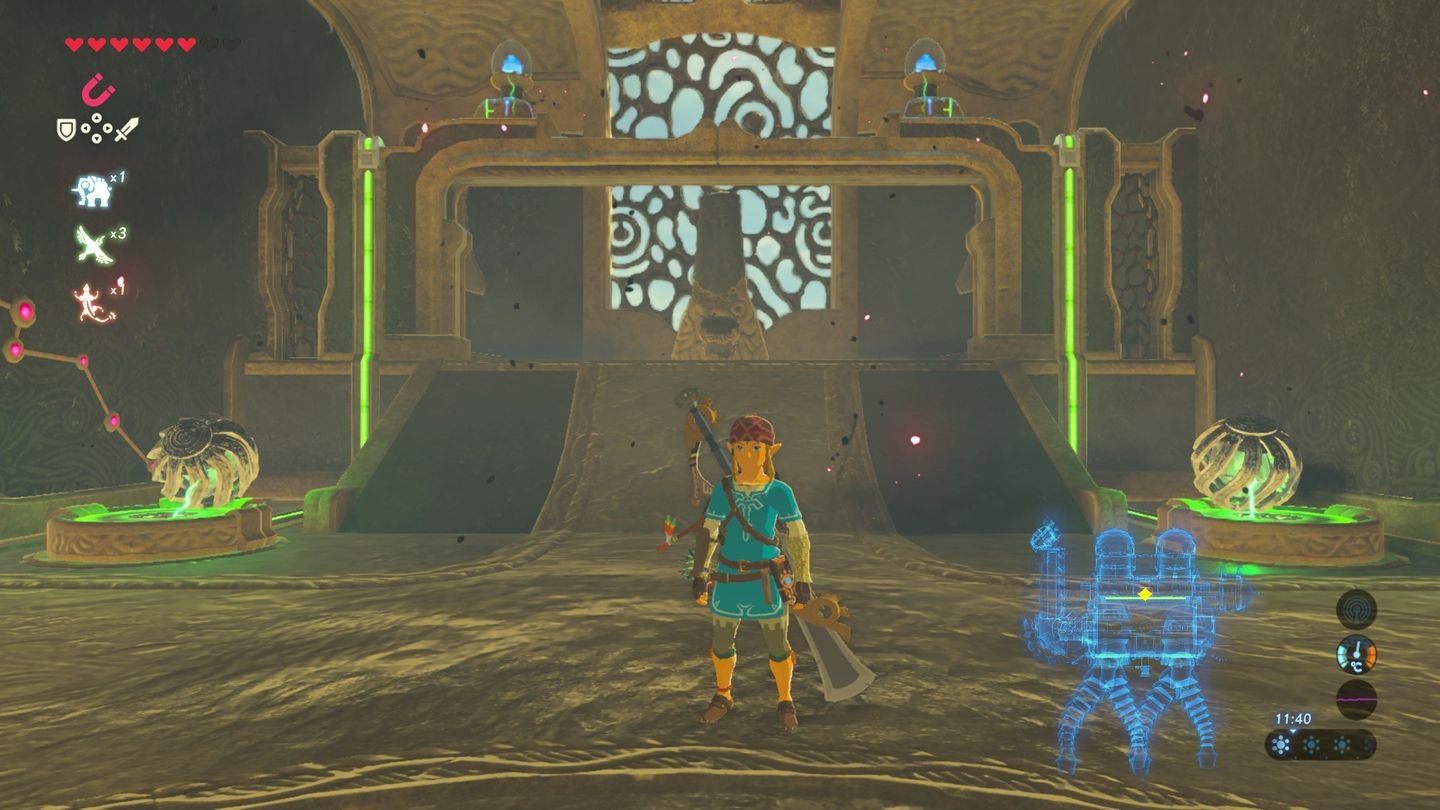Click the temperature gauge showing °C
This screenshot has height=810, width=1440.
tap(1357, 654)
